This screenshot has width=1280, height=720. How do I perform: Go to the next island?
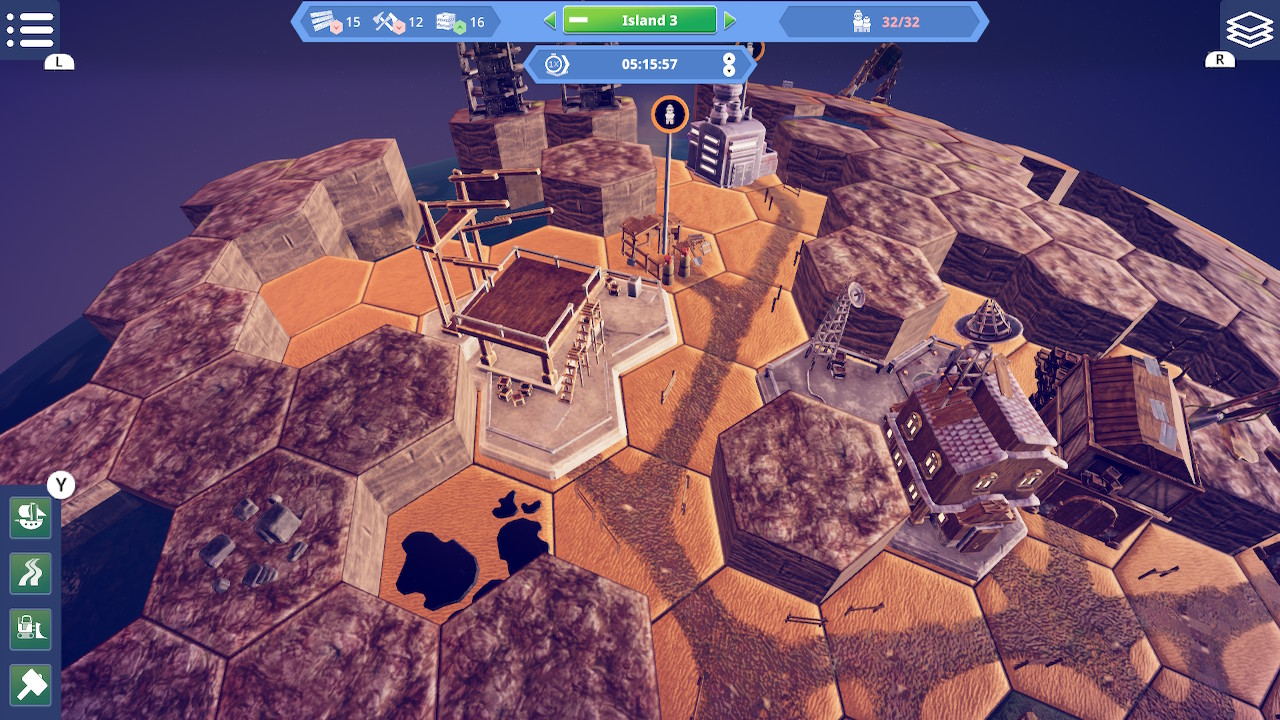pos(730,20)
